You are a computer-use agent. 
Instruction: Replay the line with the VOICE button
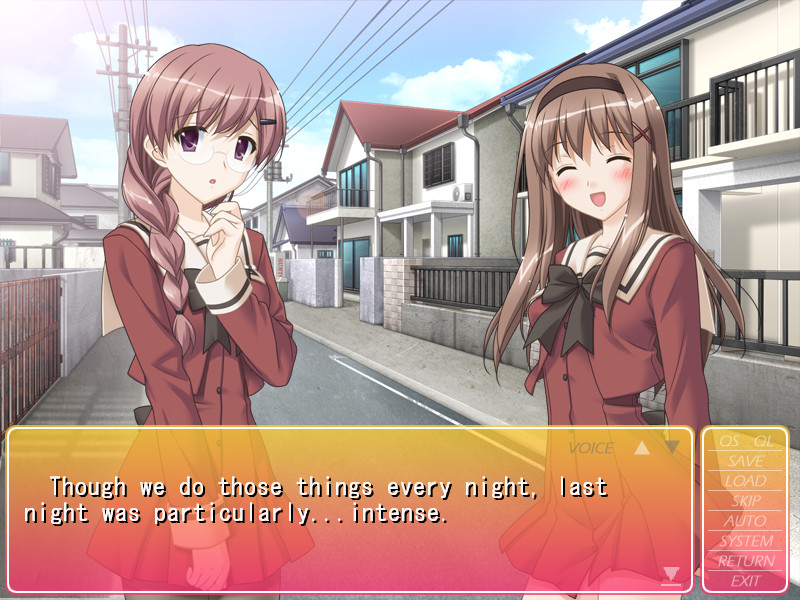[591, 448]
